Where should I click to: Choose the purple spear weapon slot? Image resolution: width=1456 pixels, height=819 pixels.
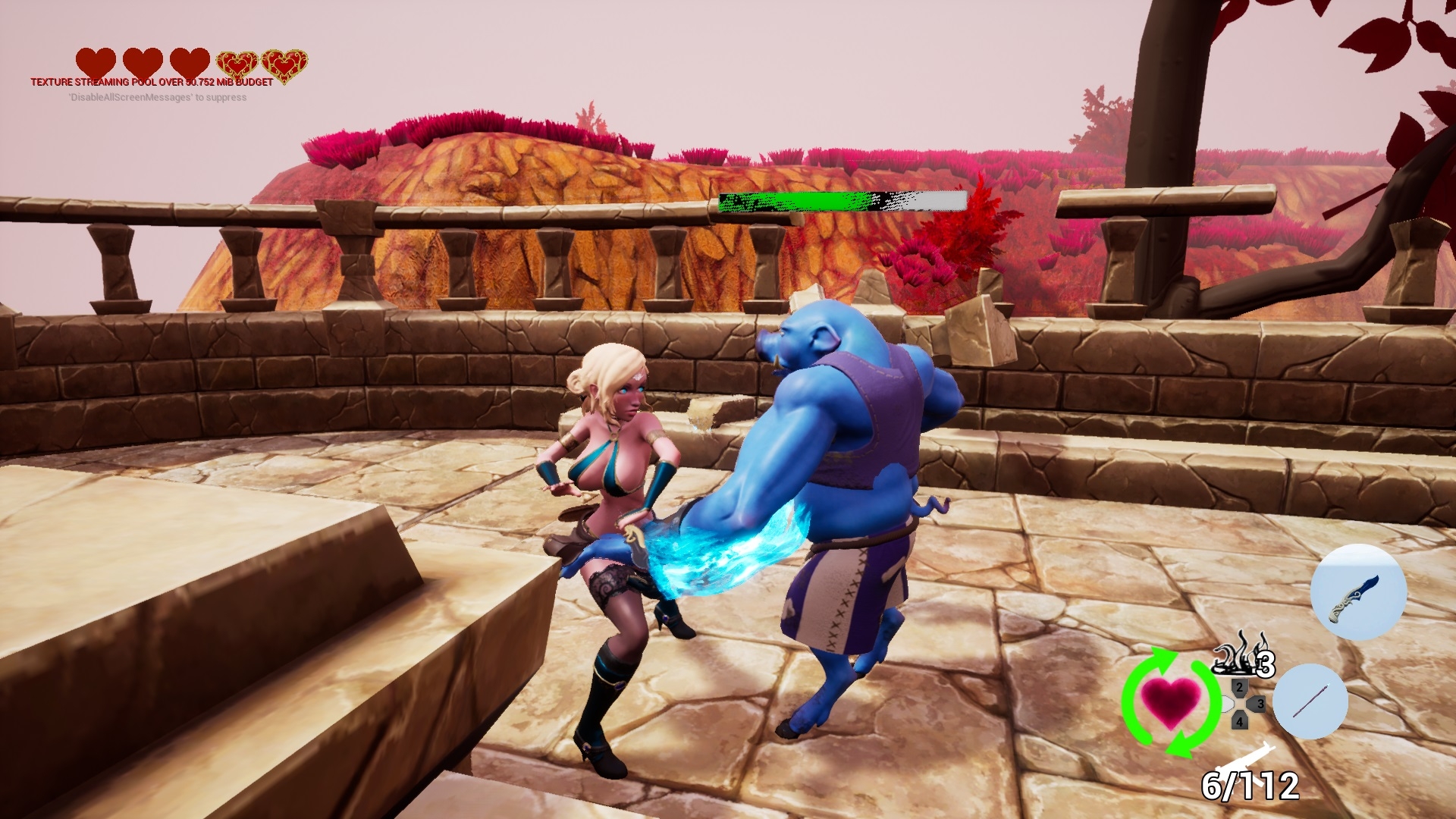click(x=1310, y=701)
